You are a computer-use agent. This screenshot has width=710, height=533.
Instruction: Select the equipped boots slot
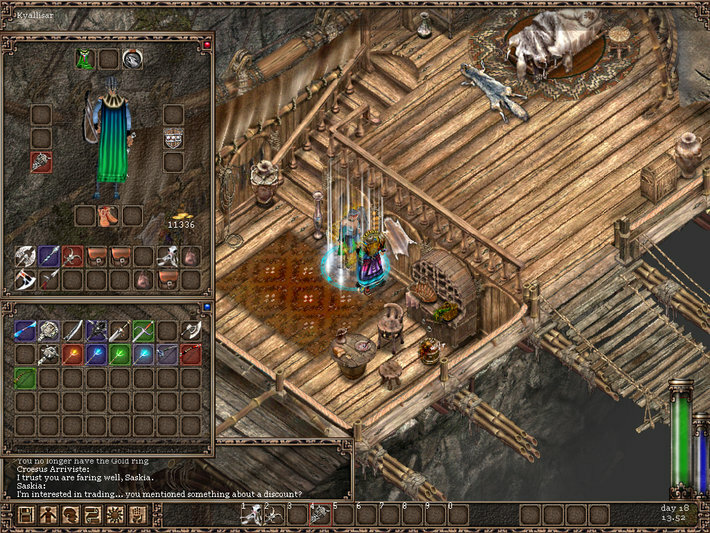pyautogui.click(x=108, y=215)
